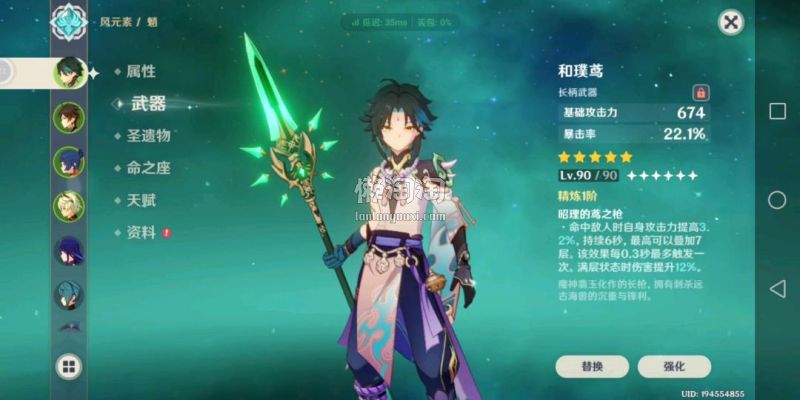Open the 命之座 constellation tab
The image size is (800, 400).
[148, 168]
